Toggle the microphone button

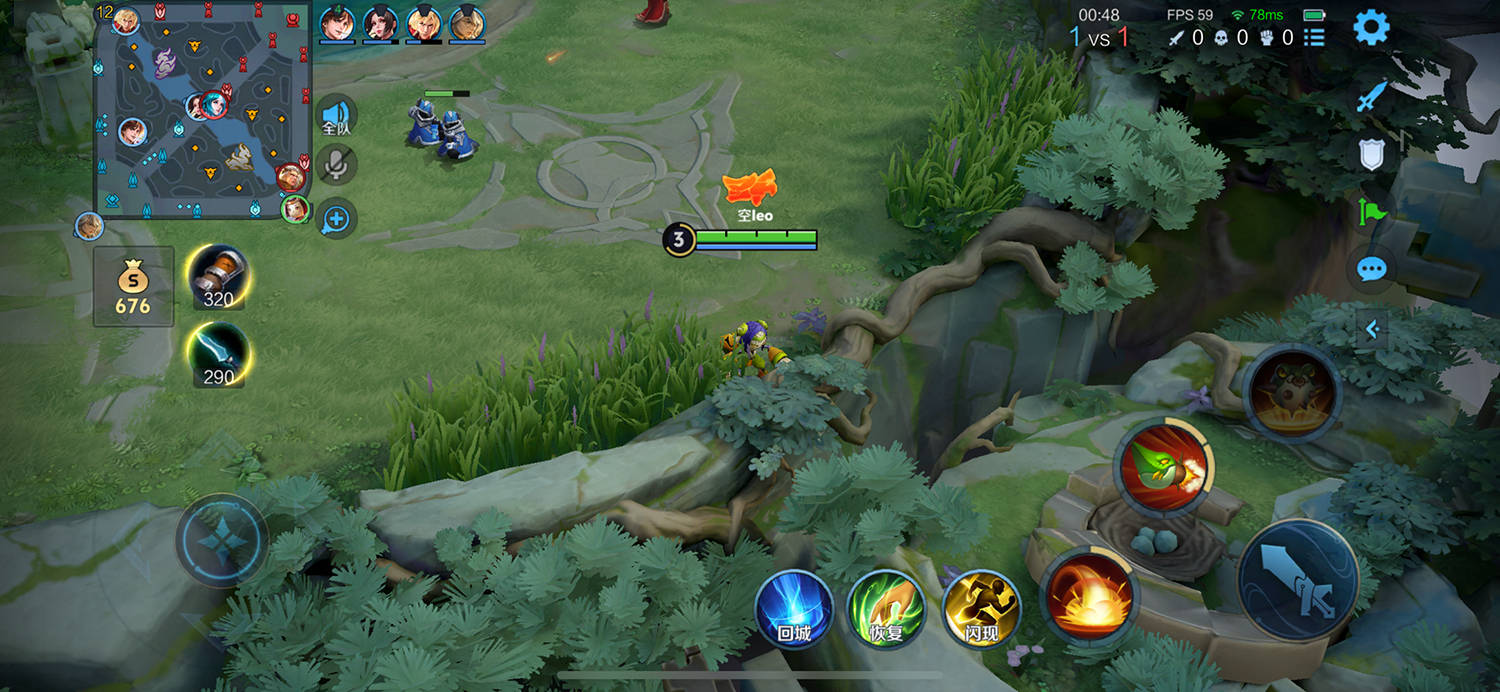point(337,165)
